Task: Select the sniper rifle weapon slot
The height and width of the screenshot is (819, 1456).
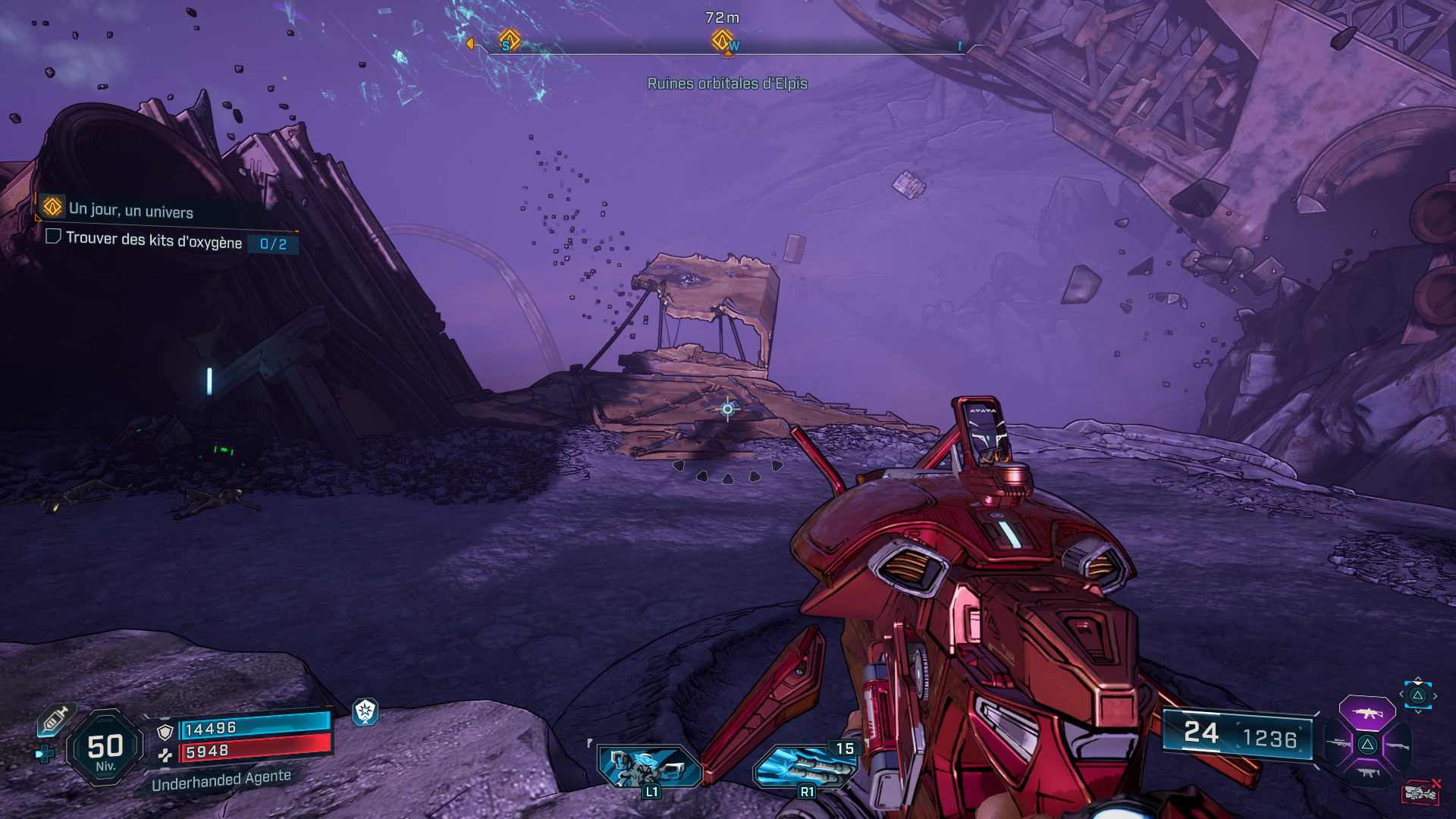Action: click(x=1338, y=743)
